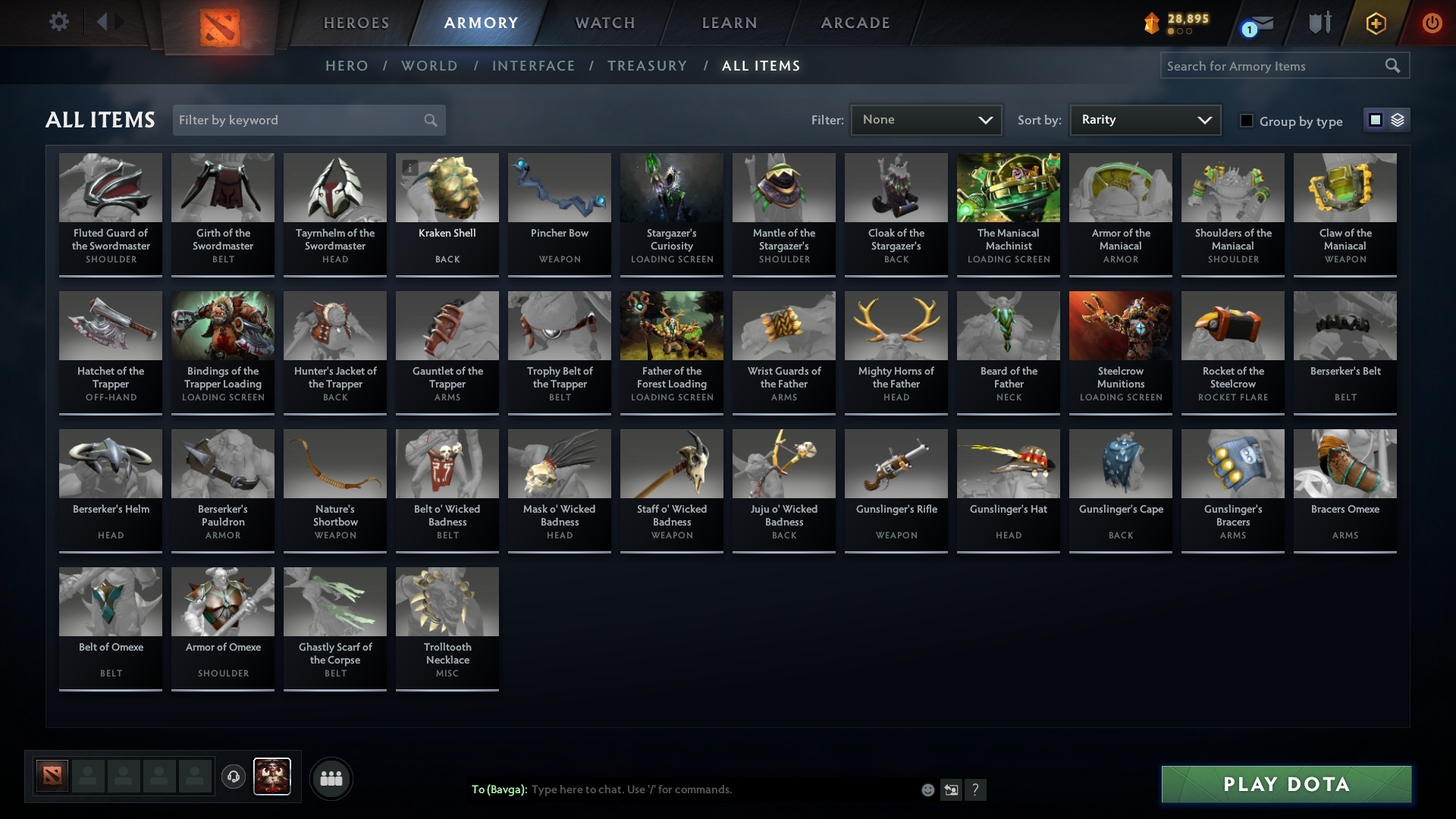
Task: Open the Sort by Rarity dropdown
Action: coord(1144,119)
